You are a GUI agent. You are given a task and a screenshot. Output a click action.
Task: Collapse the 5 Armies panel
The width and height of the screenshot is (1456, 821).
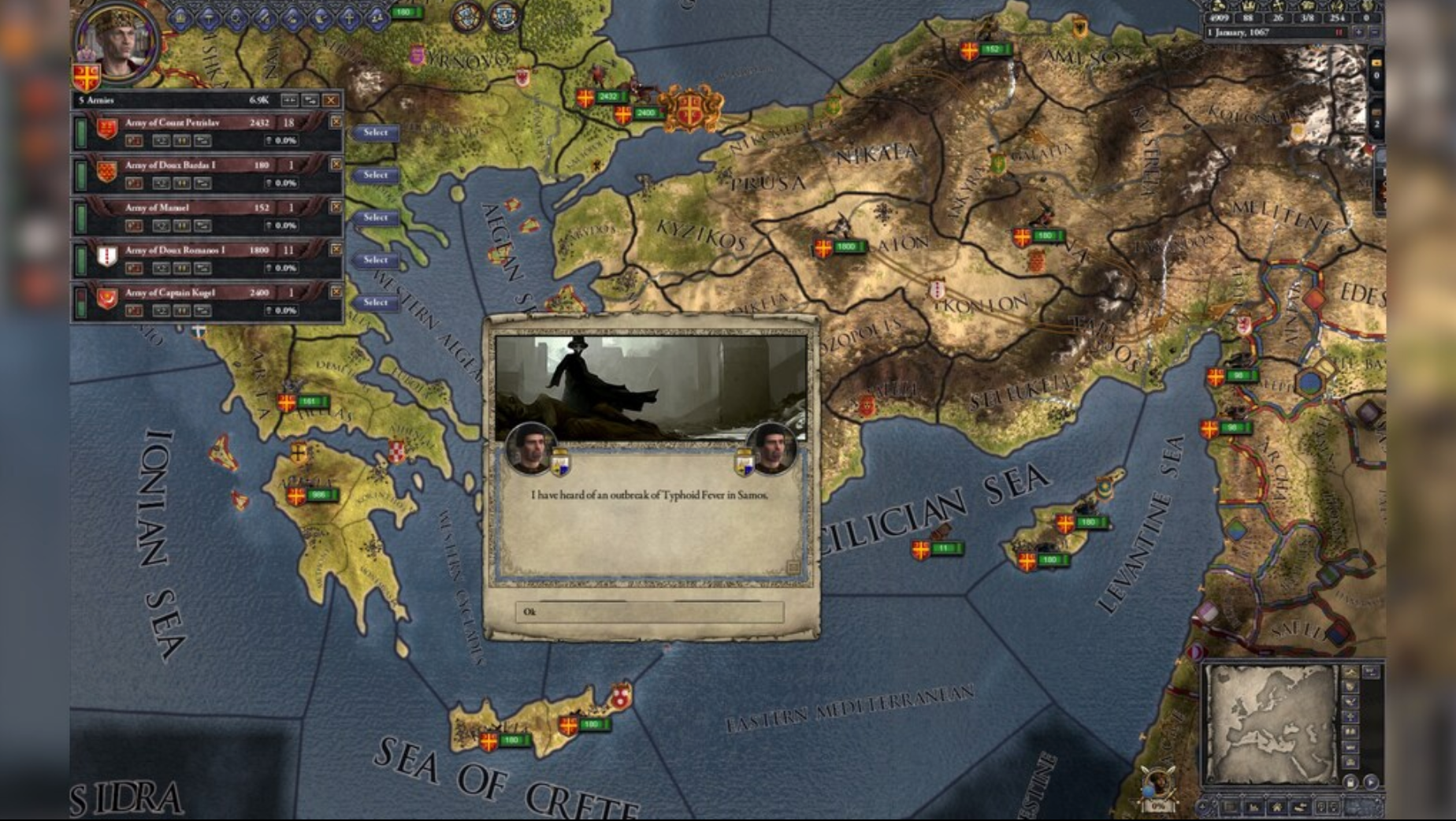click(x=311, y=101)
